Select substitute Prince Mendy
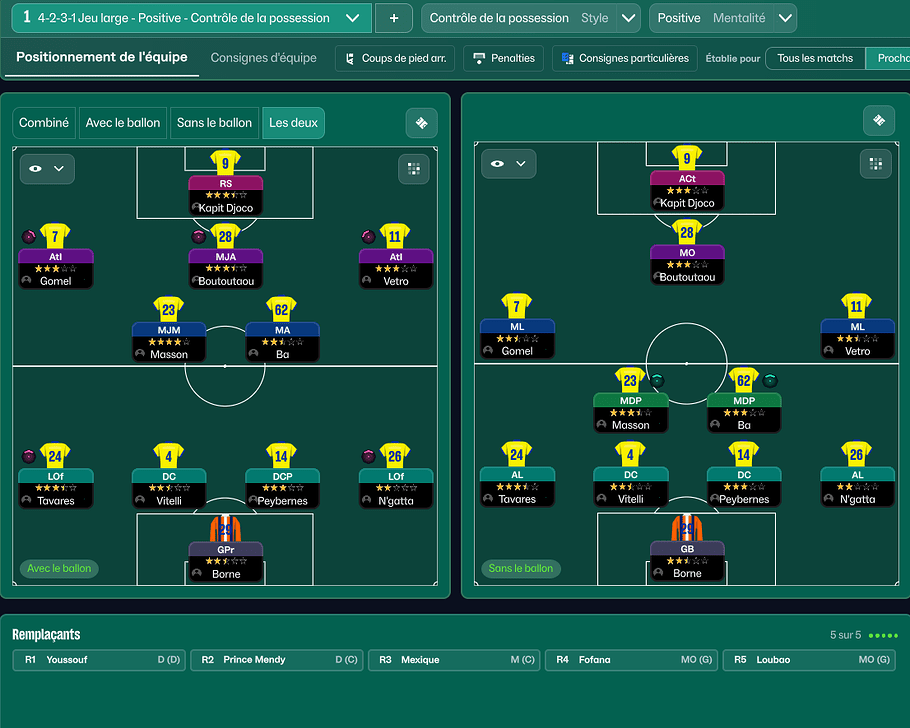This screenshot has height=728, width=910. 276,660
